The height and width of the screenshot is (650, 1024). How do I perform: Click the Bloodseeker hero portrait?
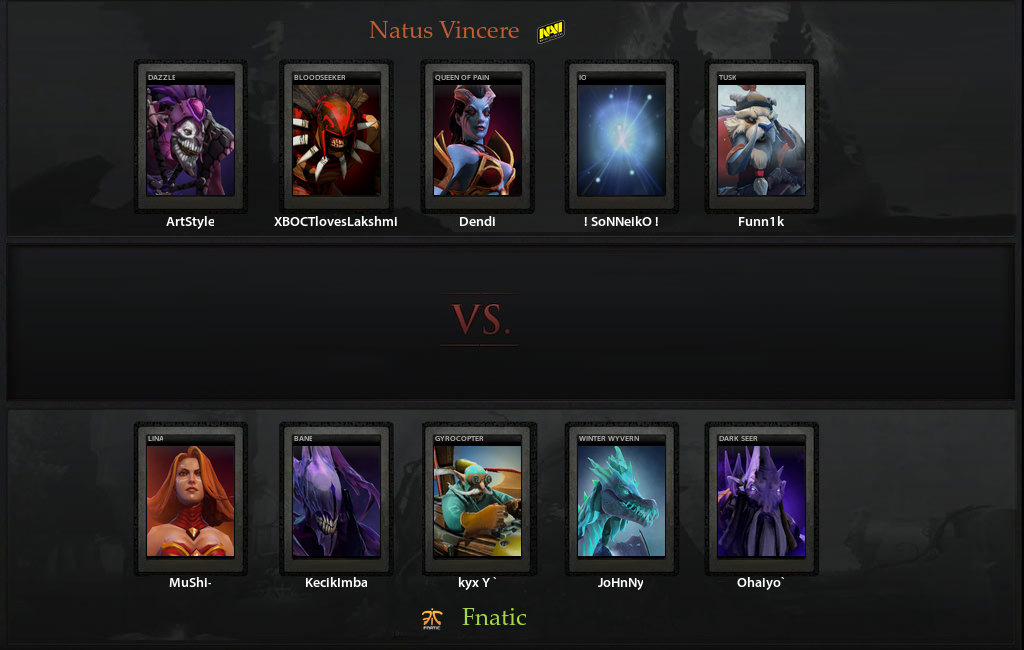[x=336, y=138]
